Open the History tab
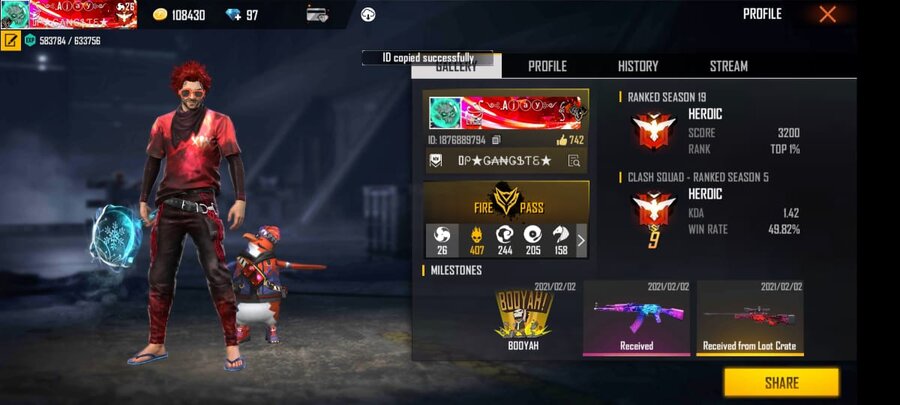Screen dimensions: 900x405 (638, 66)
